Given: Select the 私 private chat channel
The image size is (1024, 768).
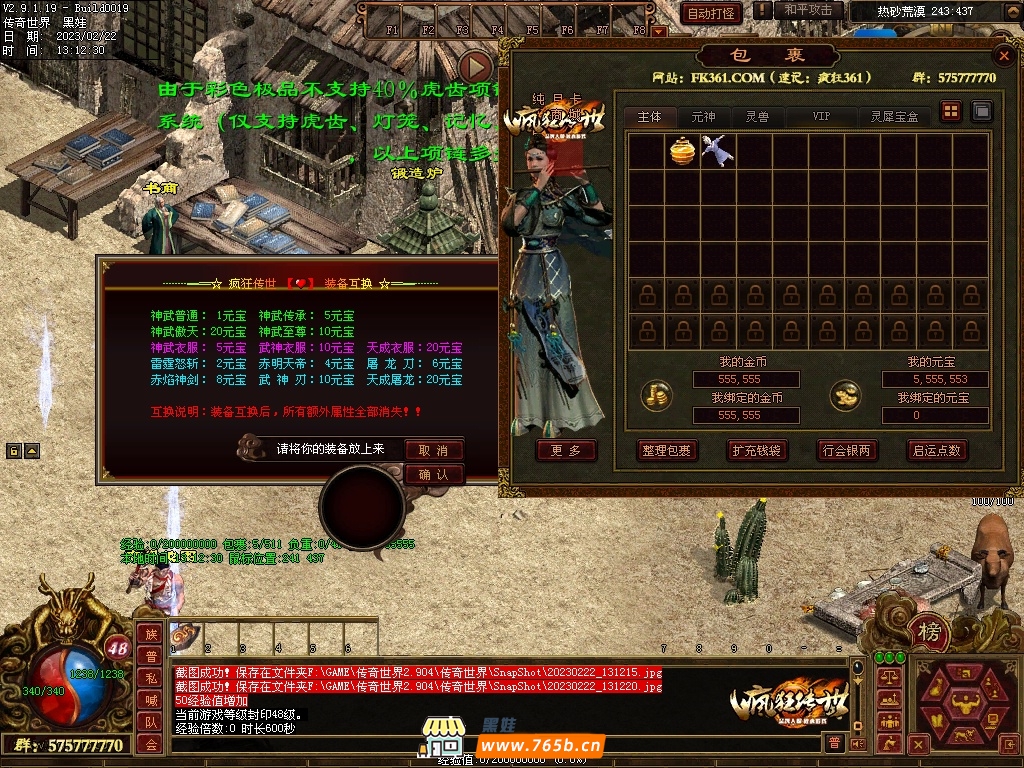Looking at the screenshot, I should point(150,677).
